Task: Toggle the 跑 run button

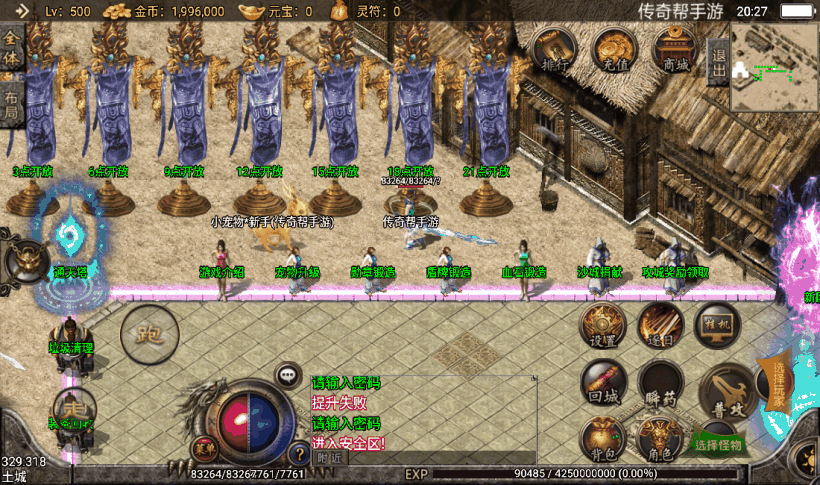Action: [149, 333]
